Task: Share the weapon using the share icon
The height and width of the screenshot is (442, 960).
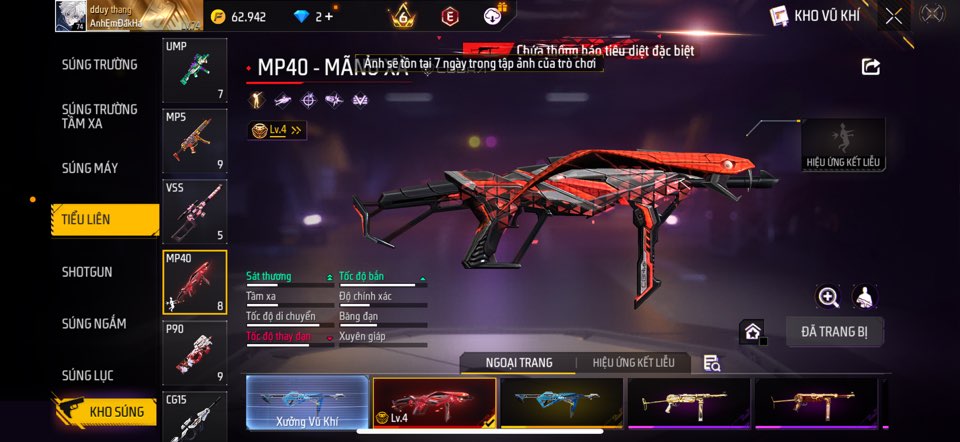Action: 871,67
